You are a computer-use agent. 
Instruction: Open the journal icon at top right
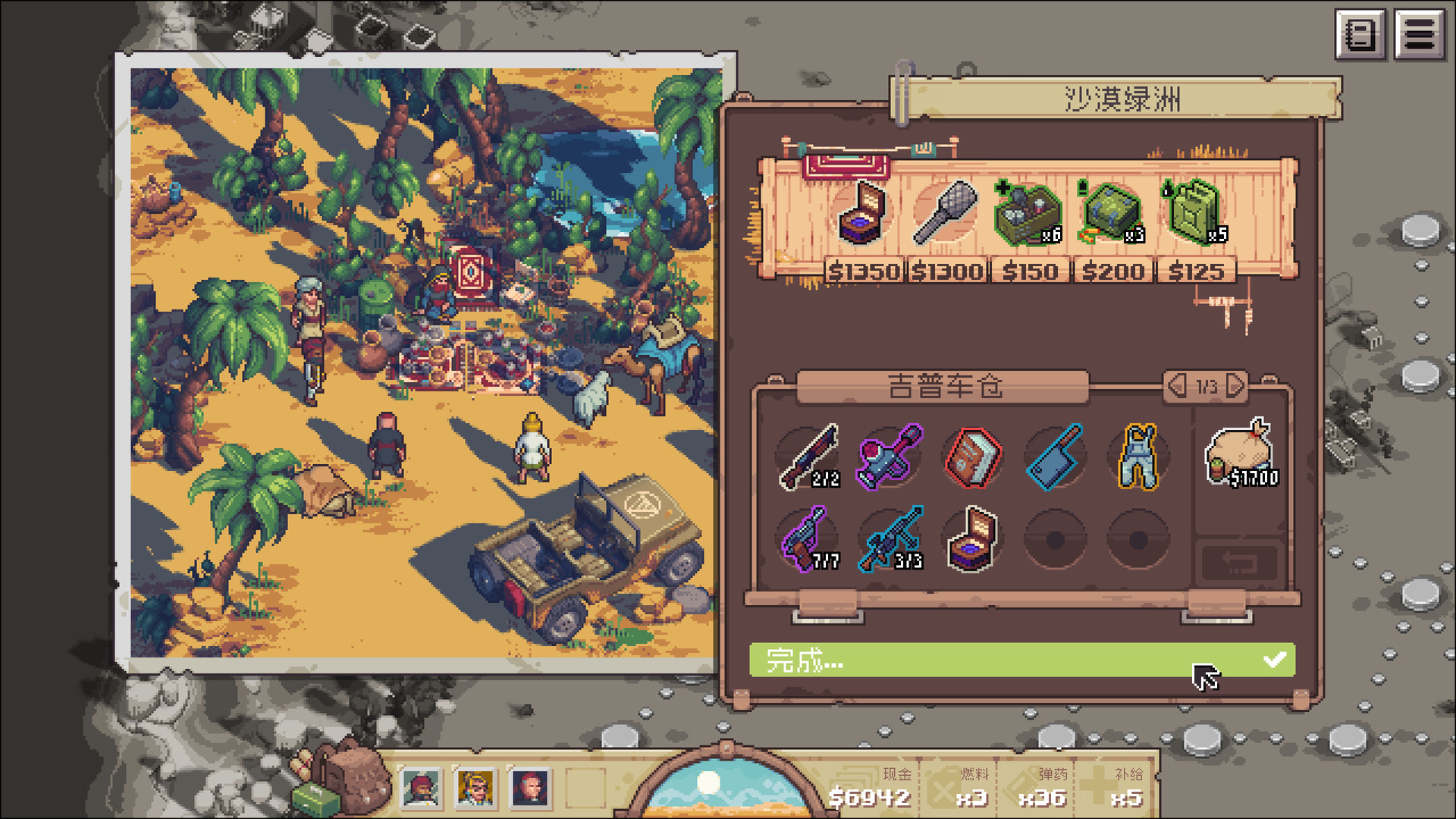pos(1361,33)
